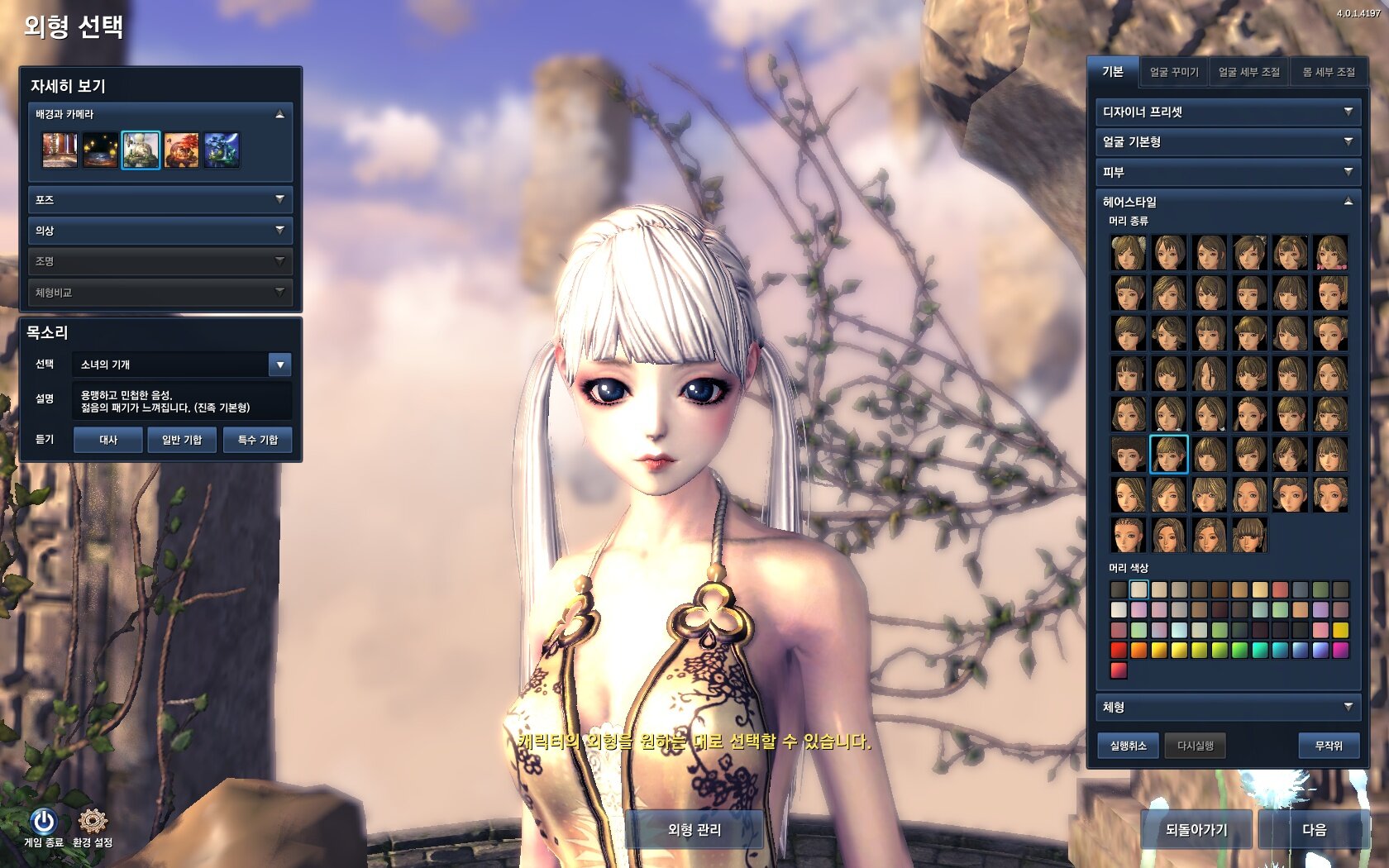Image resolution: width=1389 pixels, height=868 pixels.
Task: Proceed with the 다음 button
Action: click(1313, 829)
